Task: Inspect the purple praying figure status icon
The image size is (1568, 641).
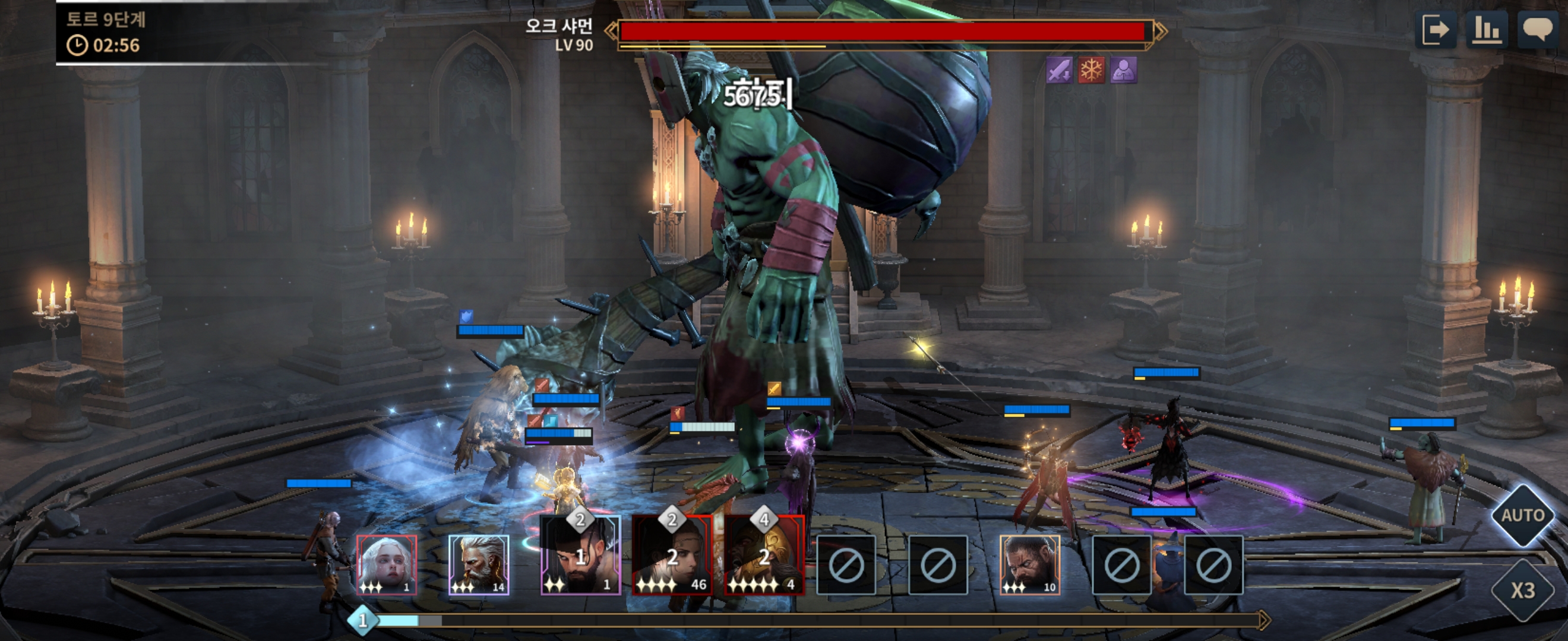Action: pyautogui.click(x=1124, y=71)
